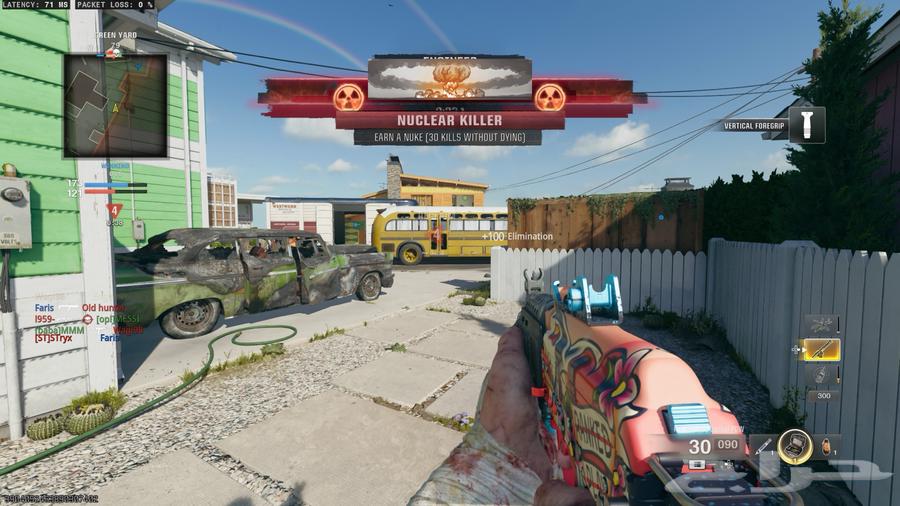The width and height of the screenshot is (900, 506).
Task: Choose the highlighted gold scorestreak slot
Action: click(822, 350)
